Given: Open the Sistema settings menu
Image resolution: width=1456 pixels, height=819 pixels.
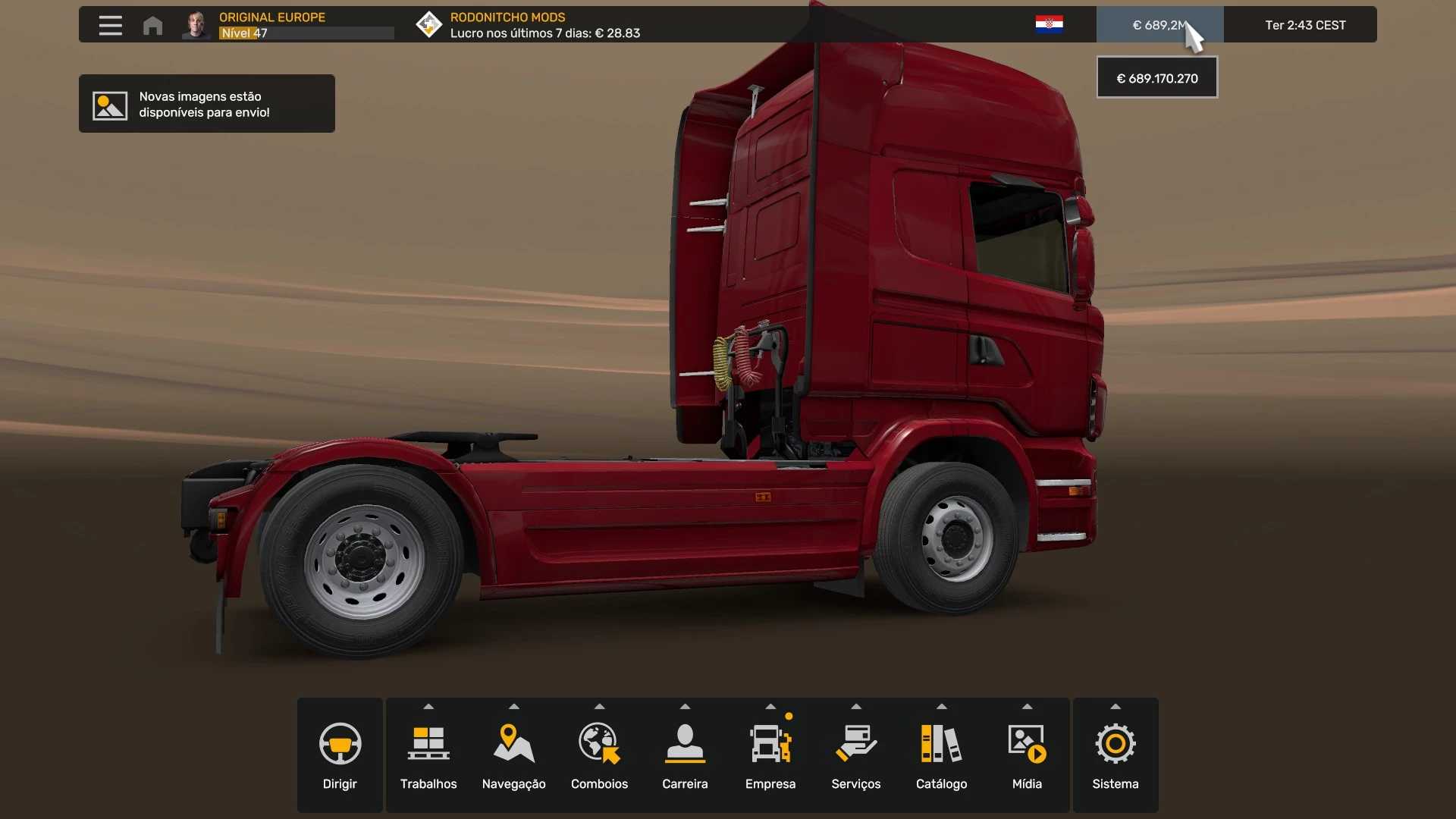Looking at the screenshot, I should [x=1116, y=755].
